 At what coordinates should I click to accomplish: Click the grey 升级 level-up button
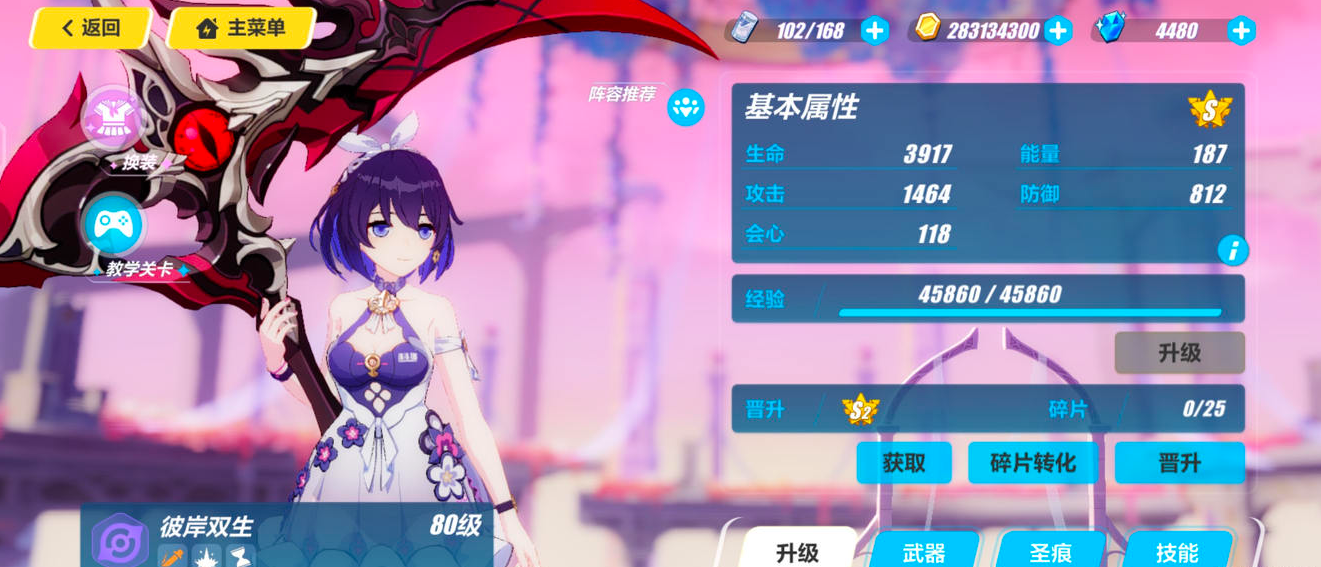coord(1179,353)
